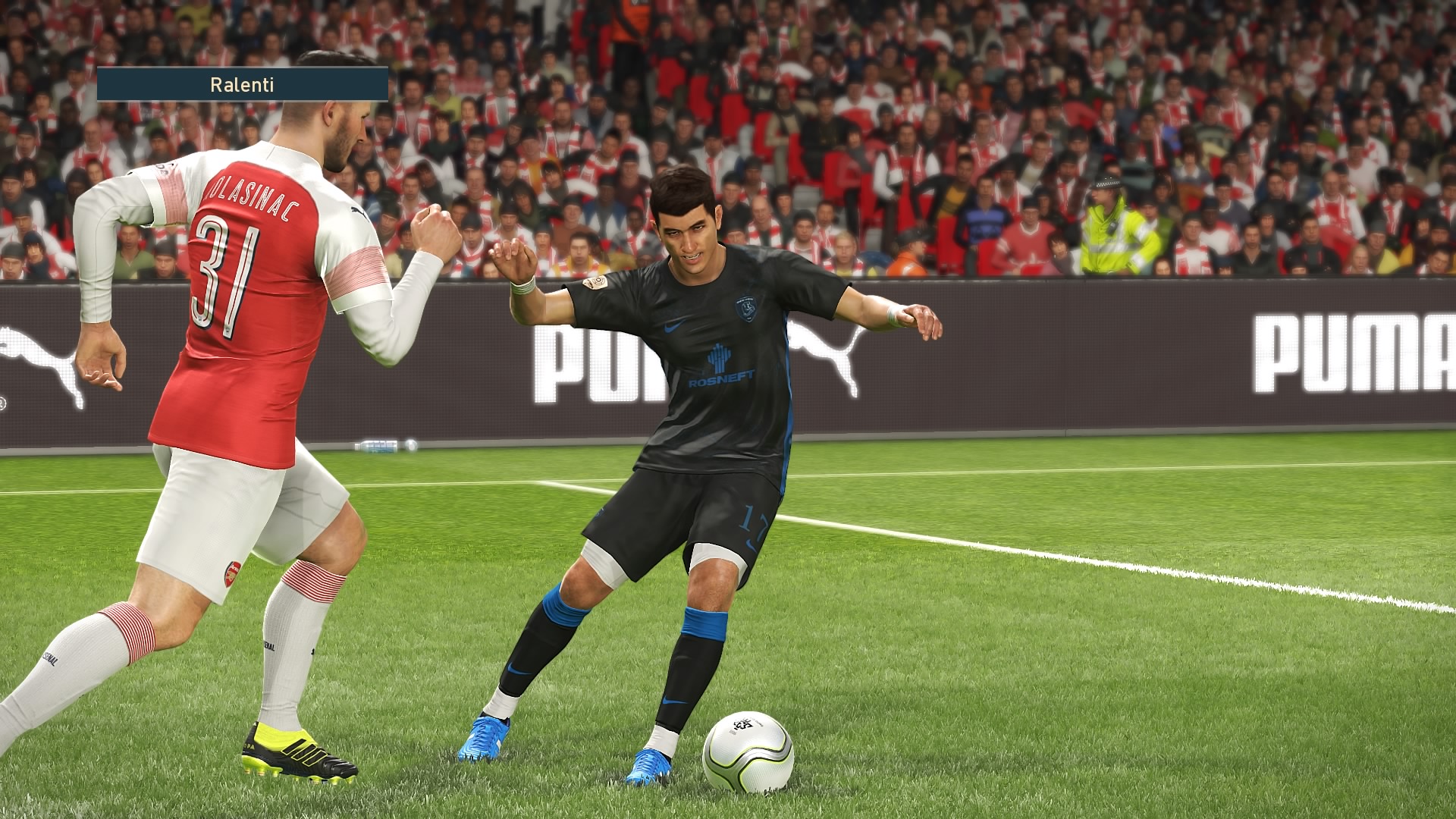Click the Ralenti replay banner
1456x819 pixels.
pos(243,84)
